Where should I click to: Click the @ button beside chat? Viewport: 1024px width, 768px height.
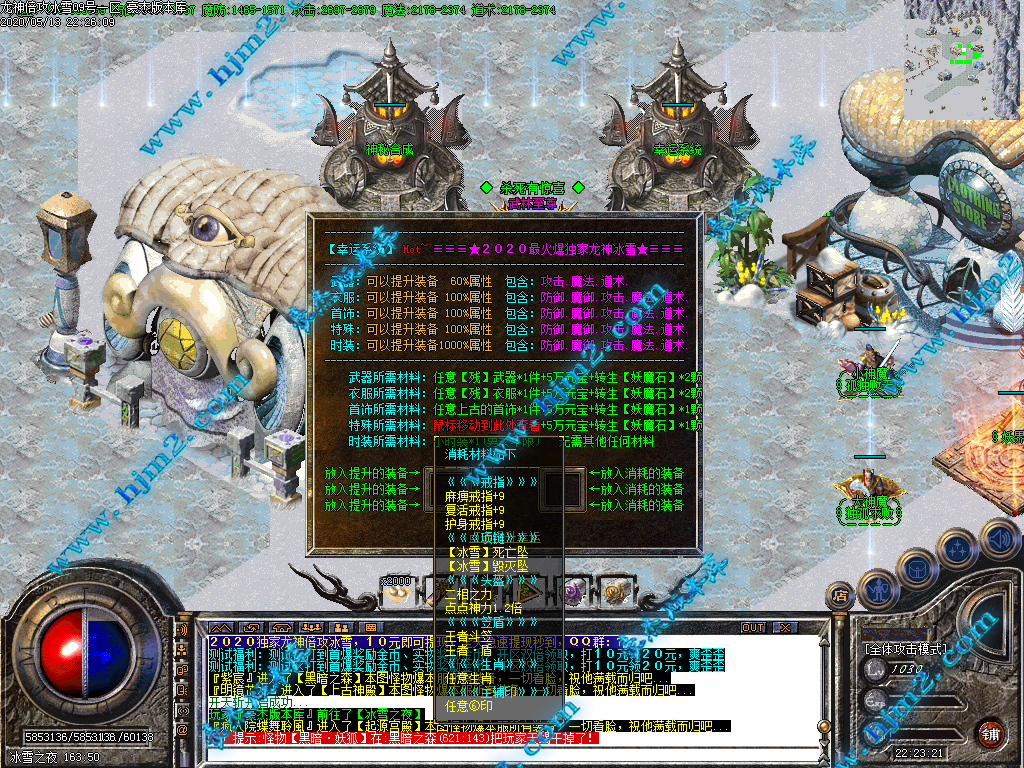click(x=183, y=729)
